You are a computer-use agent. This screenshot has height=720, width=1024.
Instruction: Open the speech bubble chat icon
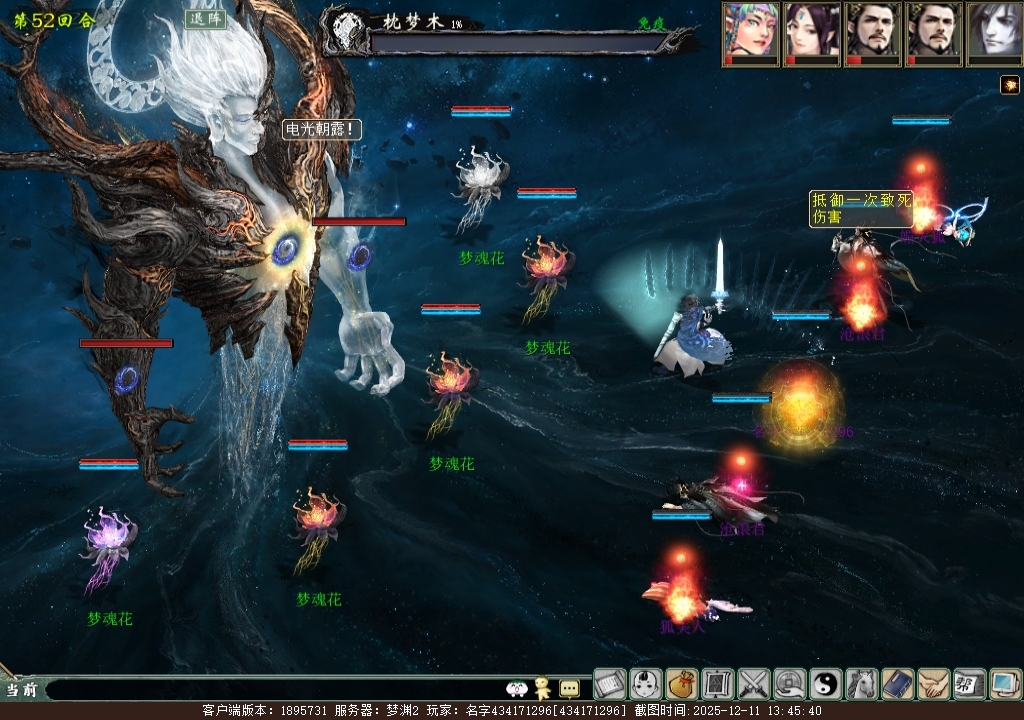(569, 688)
